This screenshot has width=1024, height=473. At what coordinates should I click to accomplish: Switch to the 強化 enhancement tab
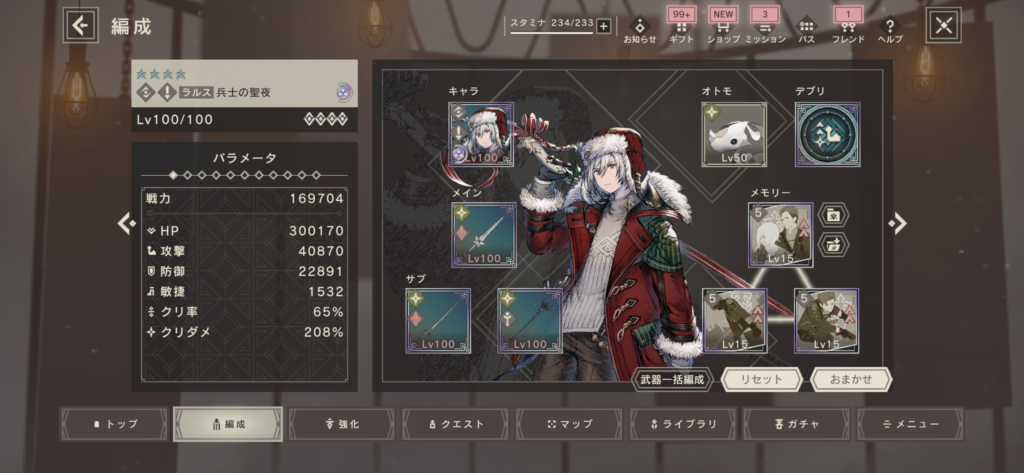[x=342, y=424]
